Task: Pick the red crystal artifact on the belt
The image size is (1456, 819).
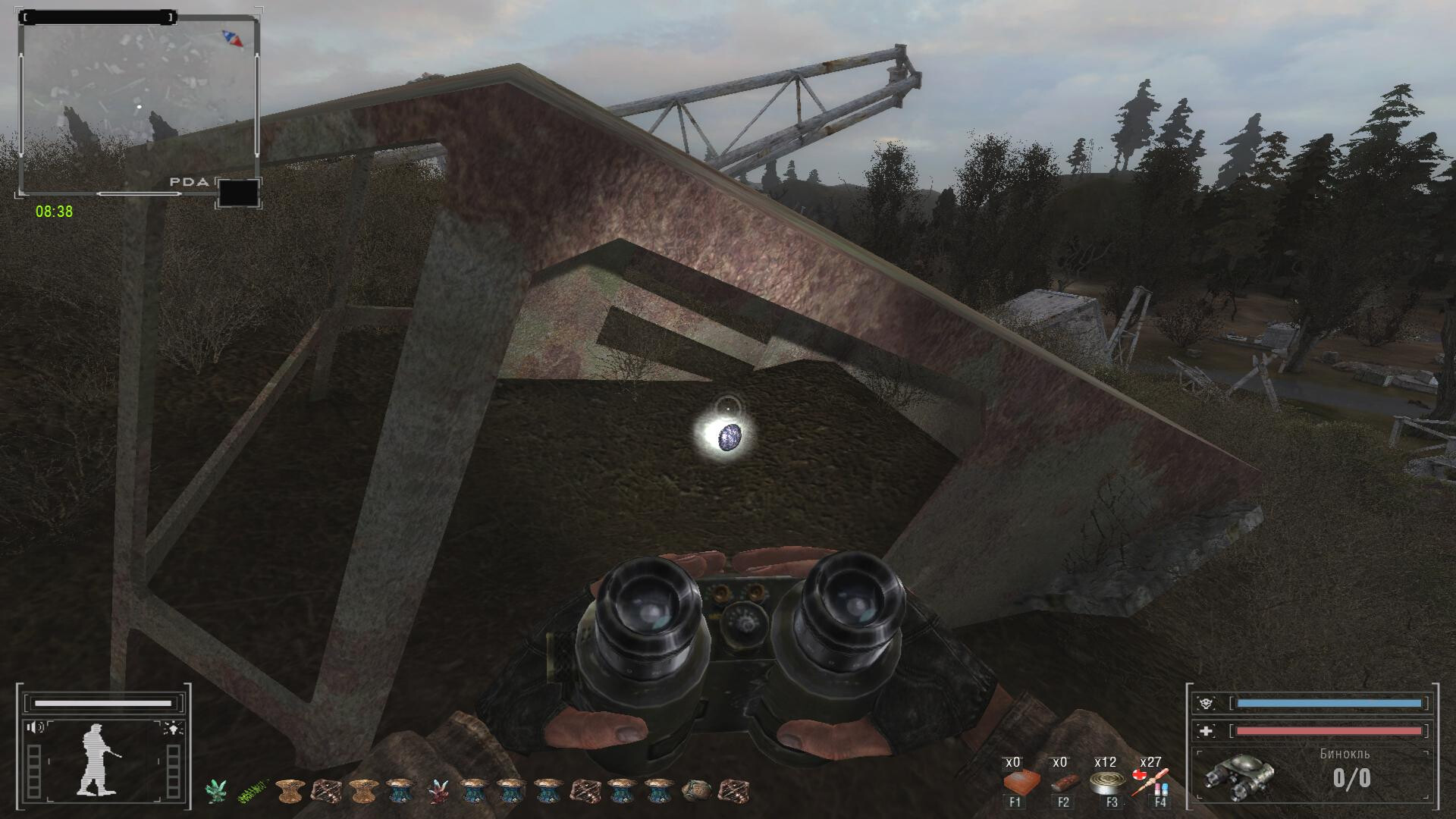Action: point(437,791)
